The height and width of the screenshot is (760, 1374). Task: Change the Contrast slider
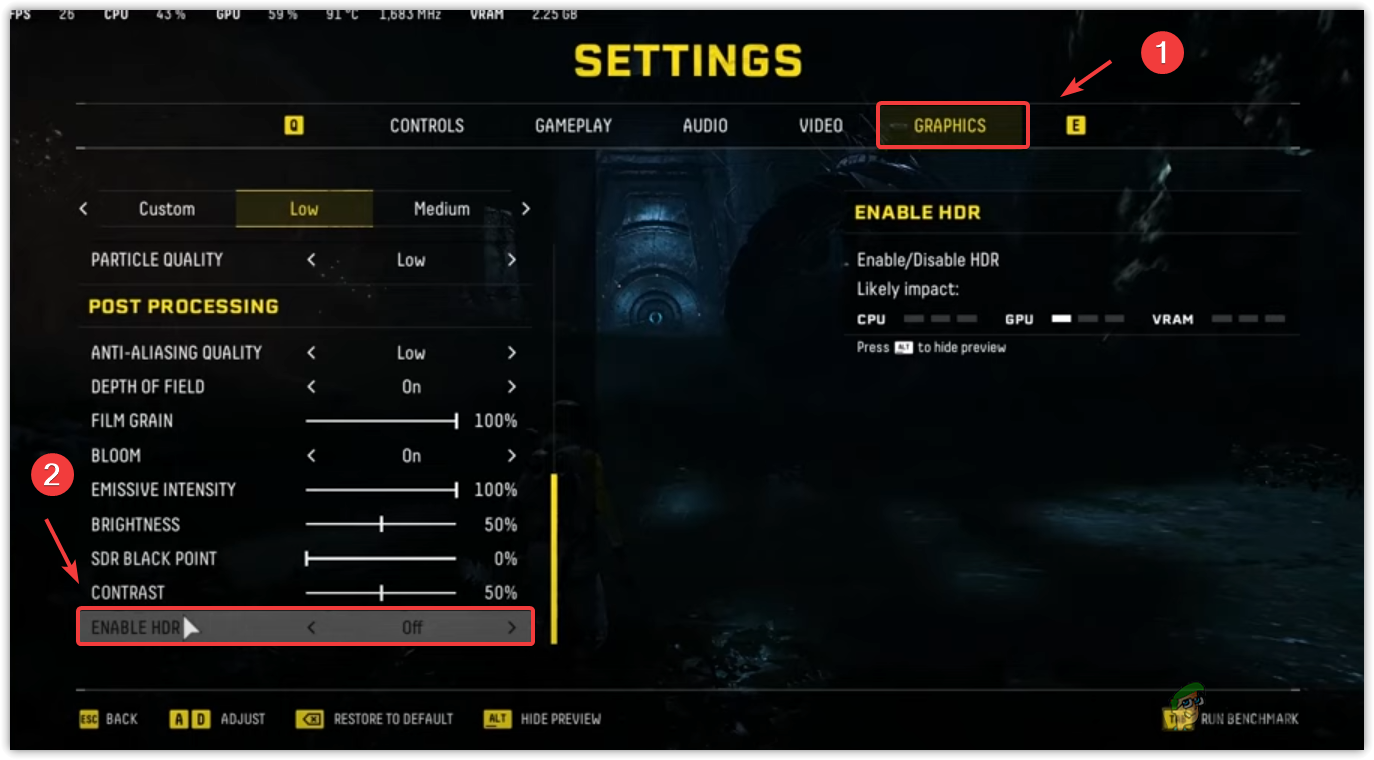(x=381, y=593)
